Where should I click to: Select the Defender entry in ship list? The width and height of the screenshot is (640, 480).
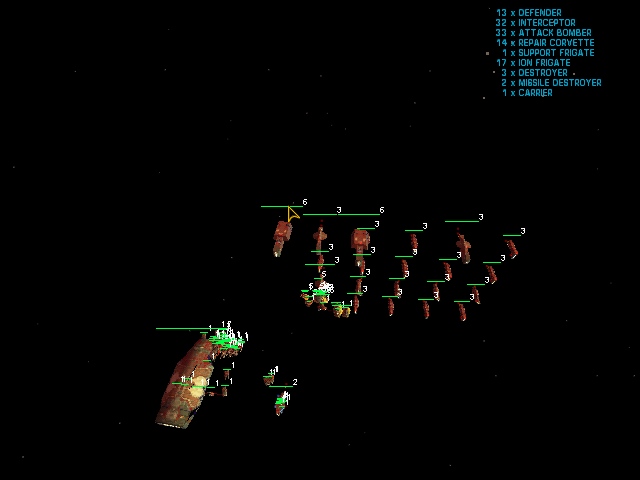pos(528,13)
